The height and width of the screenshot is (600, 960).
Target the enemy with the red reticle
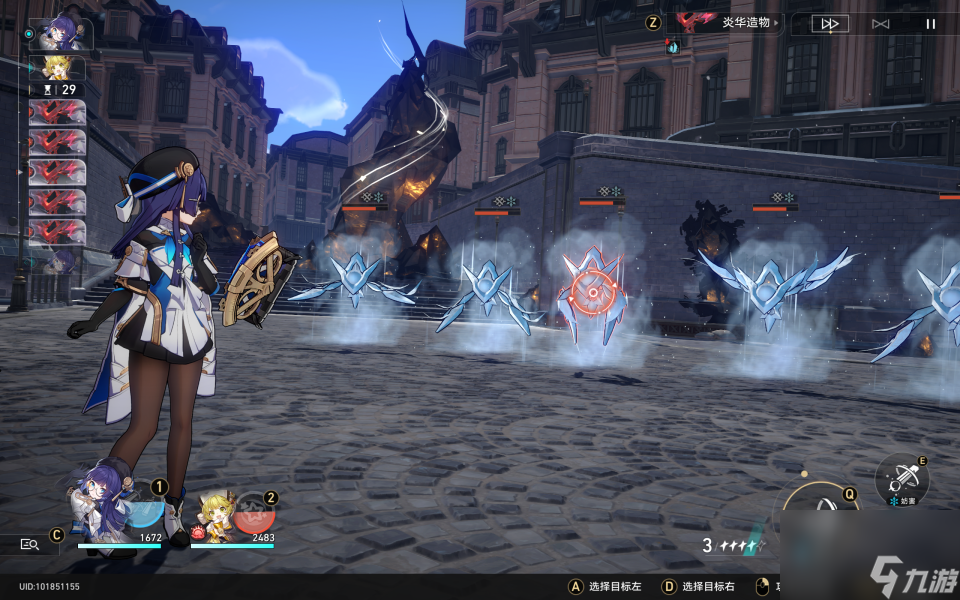coord(592,292)
